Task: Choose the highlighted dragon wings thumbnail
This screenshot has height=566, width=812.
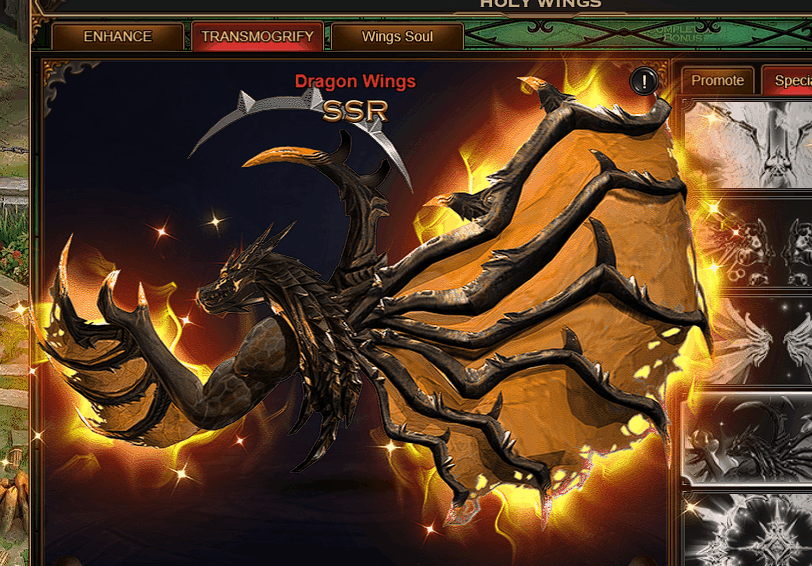Action: pyautogui.click(x=748, y=439)
